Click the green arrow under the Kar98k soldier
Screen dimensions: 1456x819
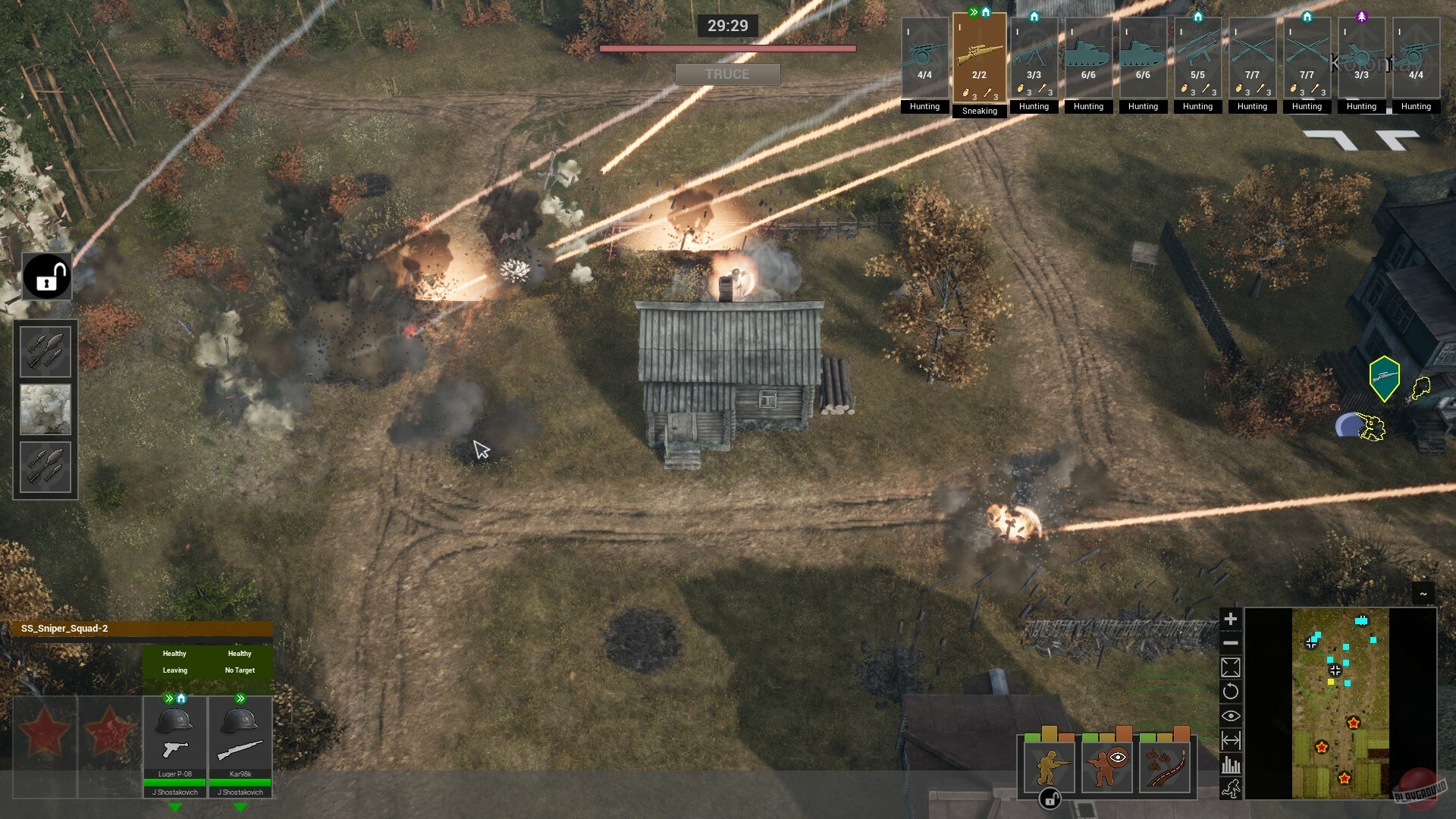tap(240, 807)
